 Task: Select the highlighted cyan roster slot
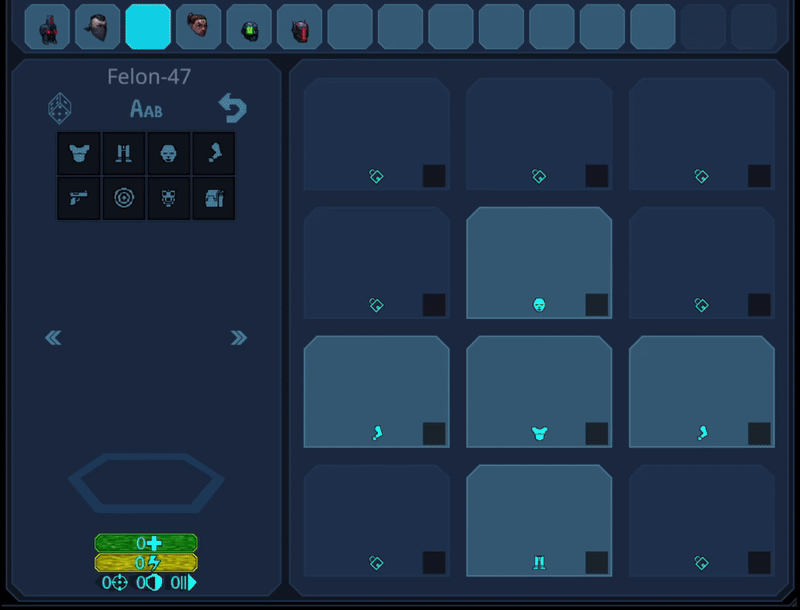148,27
